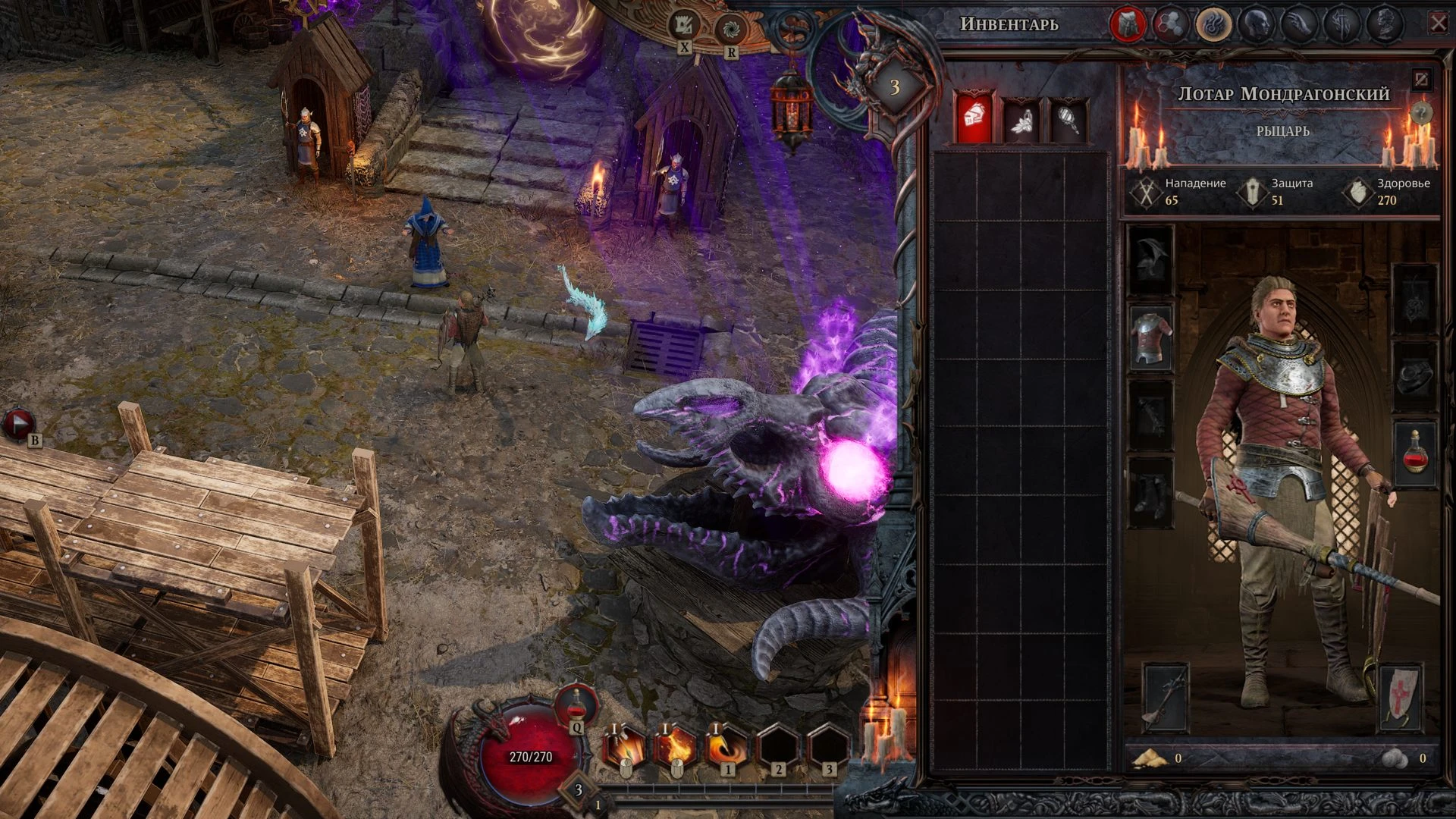Open the bald head profile tab
The height and width of the screenshot is (819, 1456).
pos(1255,24)
